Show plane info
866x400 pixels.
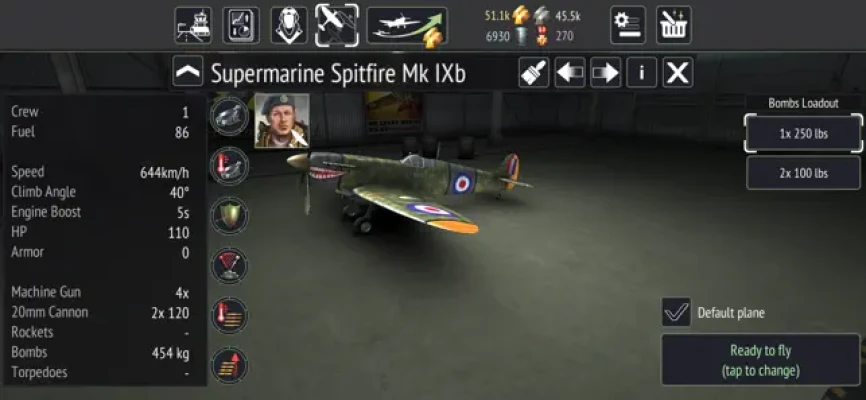pos(641,73)
